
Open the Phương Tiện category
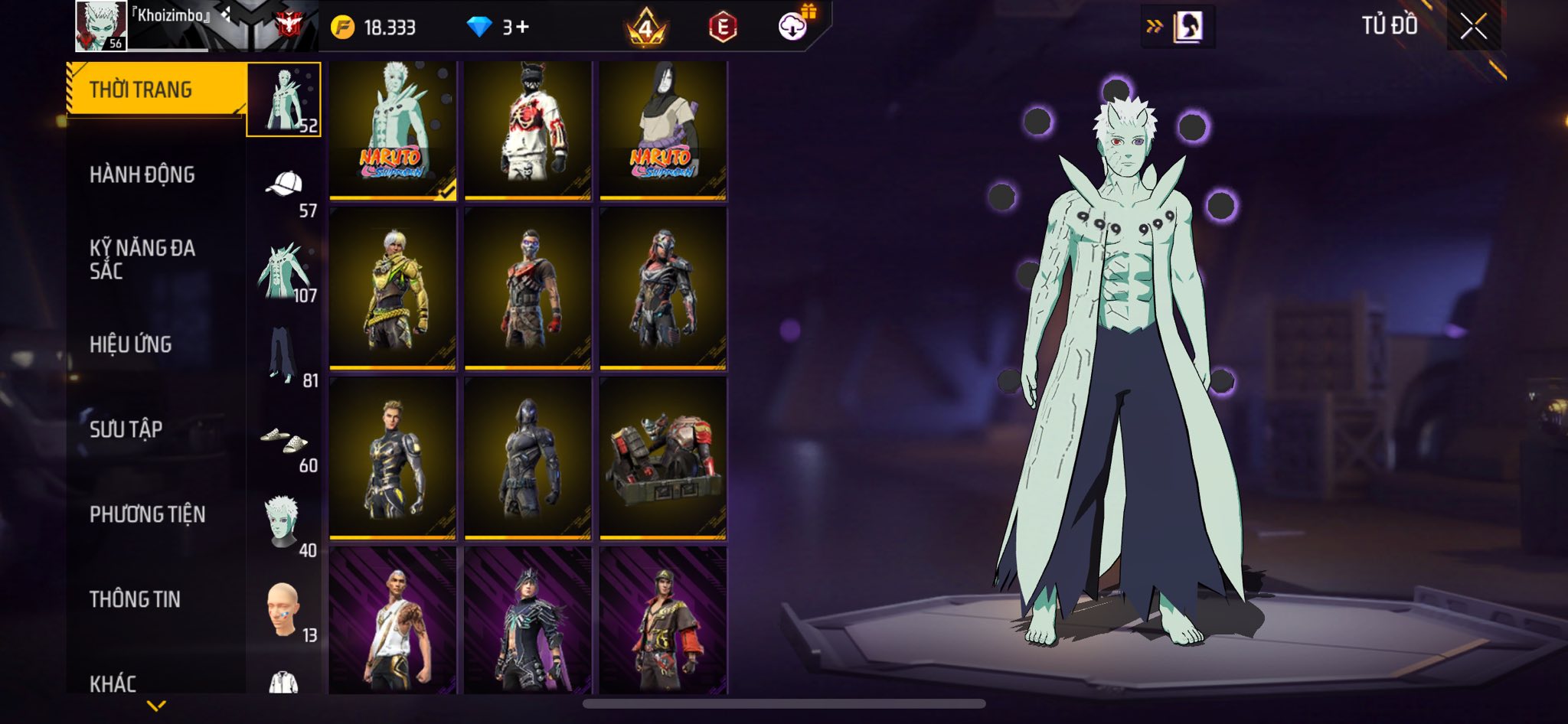[148, 514]
